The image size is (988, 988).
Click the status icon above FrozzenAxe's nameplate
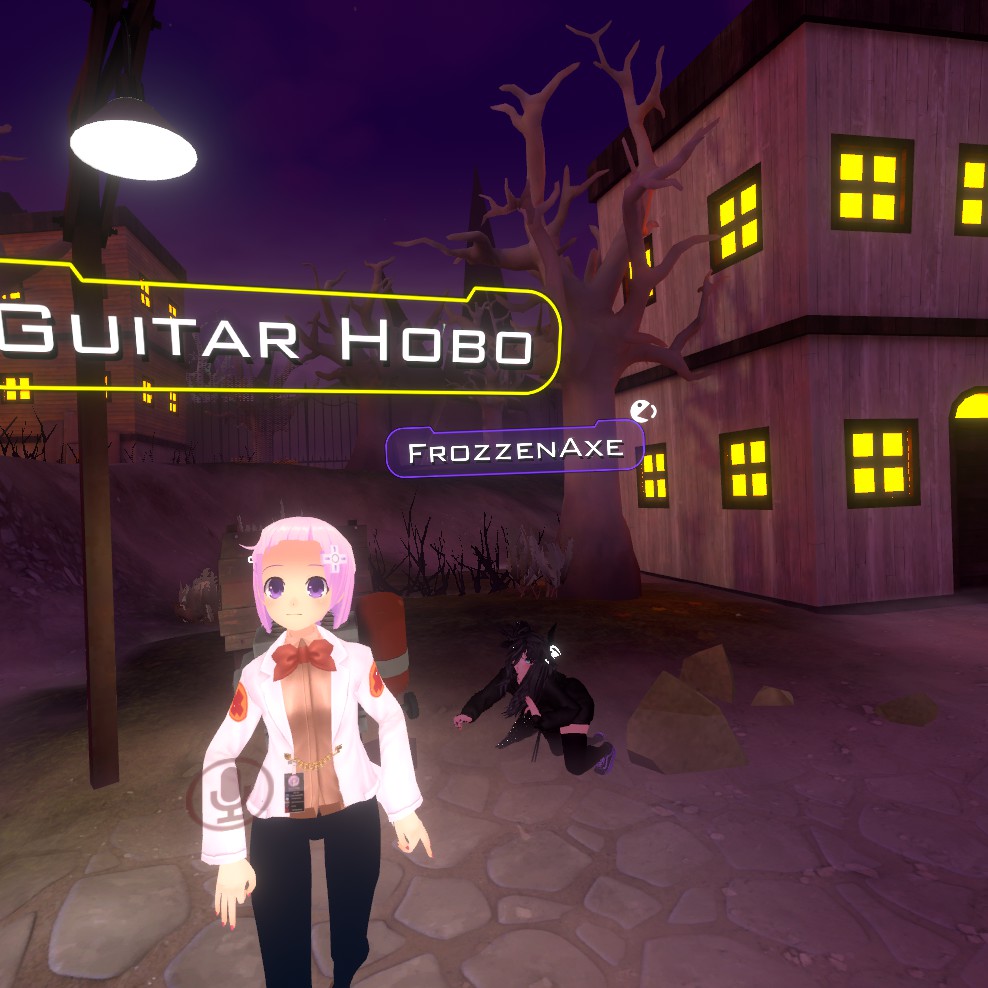[x=643, y=410]
